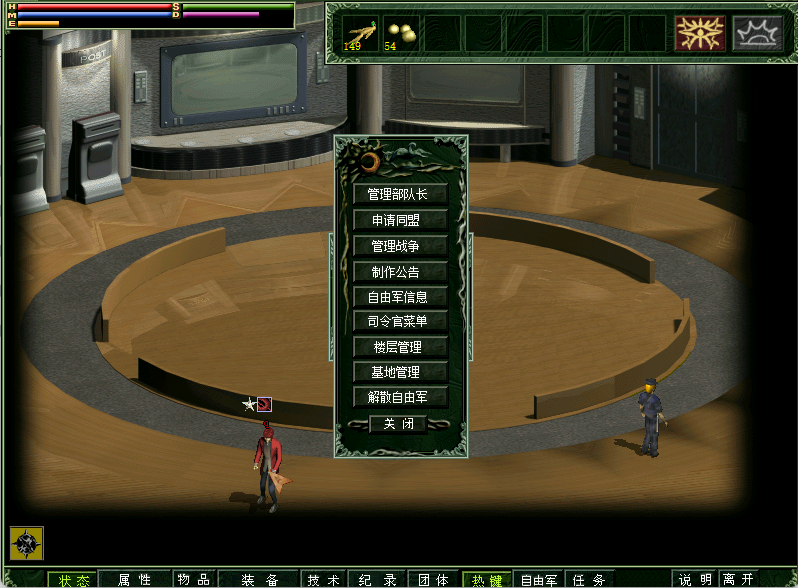Click the grey spiky crown icon
The height and width of the screenshot is (588, 798).
(757, 33)
